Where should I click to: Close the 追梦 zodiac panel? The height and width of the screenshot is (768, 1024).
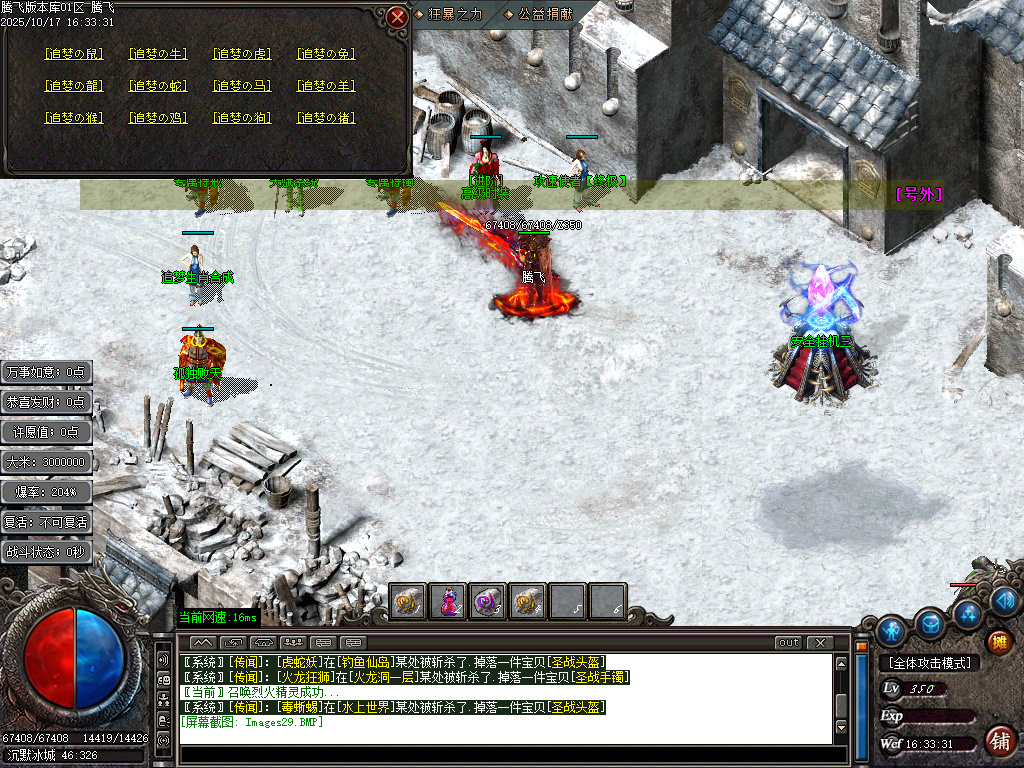[398, 17]
